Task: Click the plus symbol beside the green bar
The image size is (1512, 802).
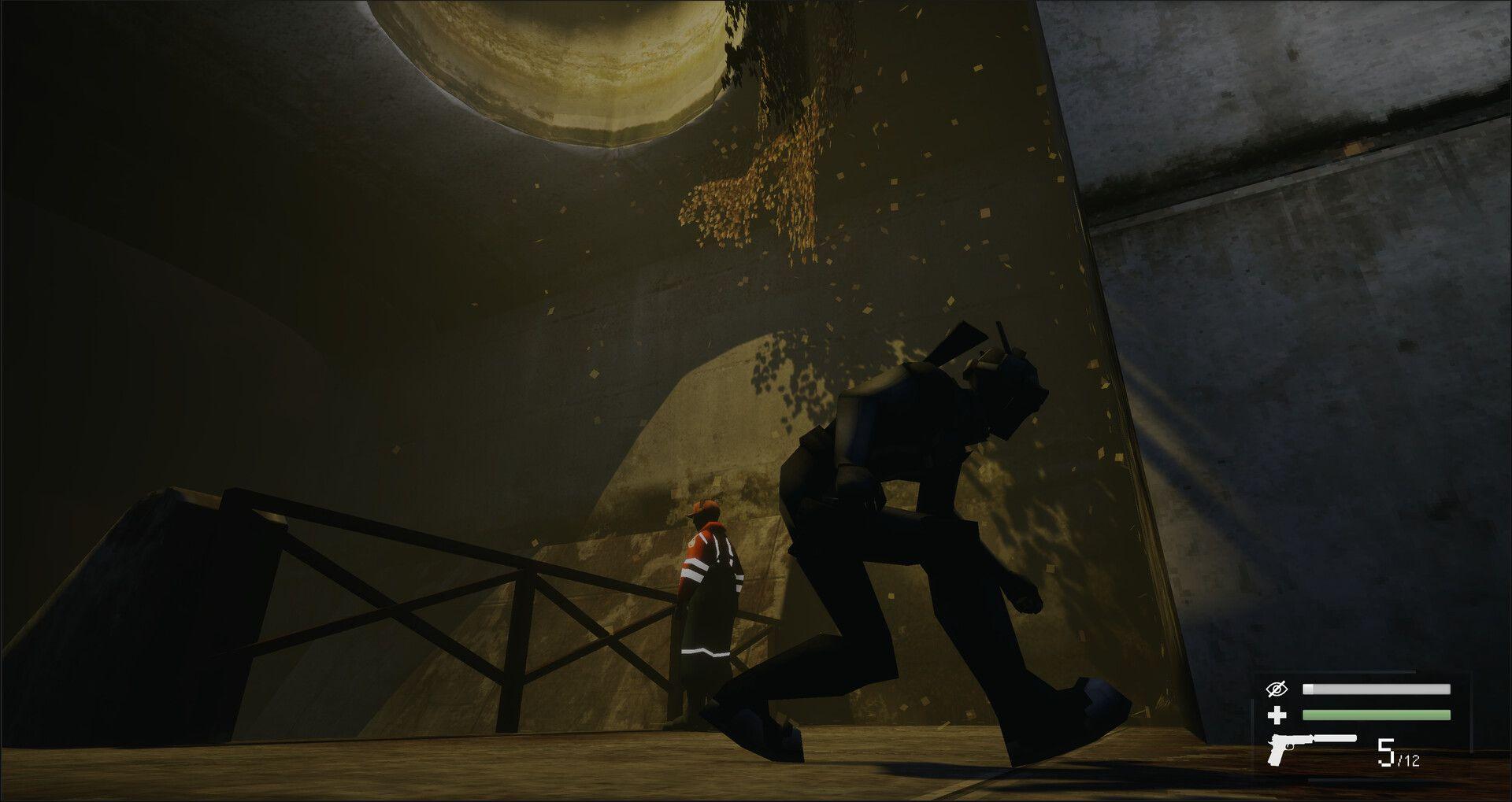Action: coord(1277,715)
